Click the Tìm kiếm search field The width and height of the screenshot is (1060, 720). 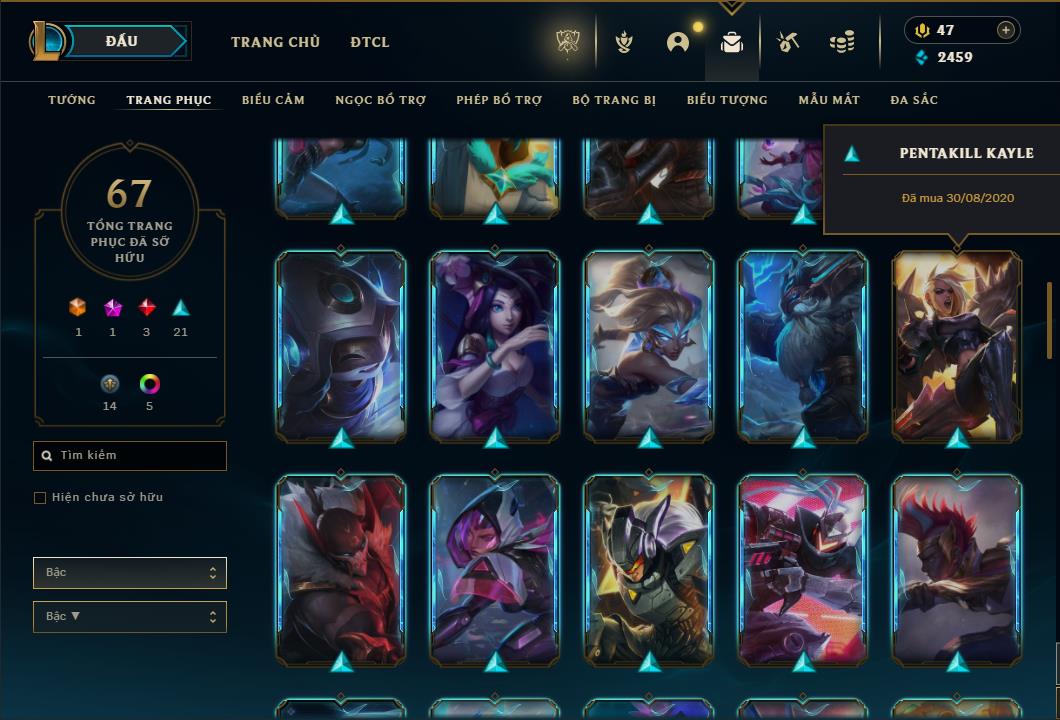click(x=130, y=456)
